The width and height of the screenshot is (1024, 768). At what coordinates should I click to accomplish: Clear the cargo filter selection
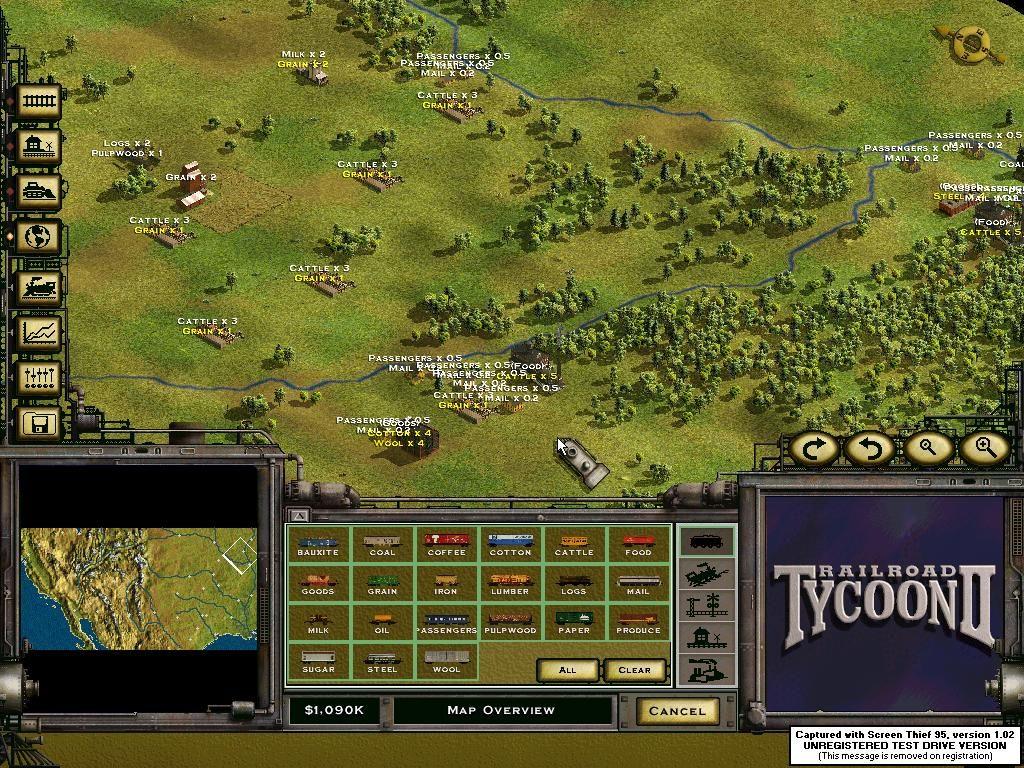point(634,670)
